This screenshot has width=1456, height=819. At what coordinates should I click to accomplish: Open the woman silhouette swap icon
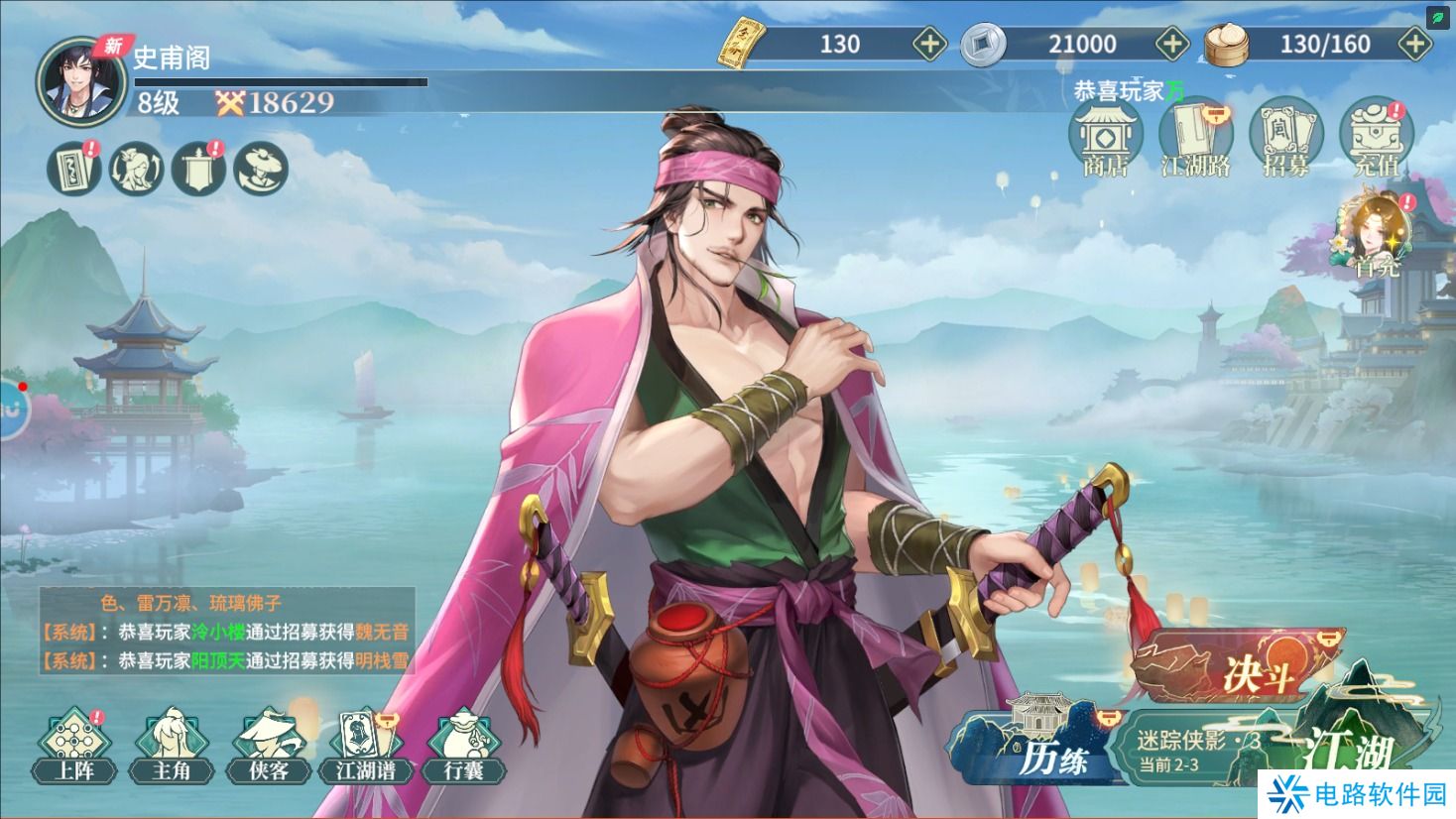tap(137, 169)
